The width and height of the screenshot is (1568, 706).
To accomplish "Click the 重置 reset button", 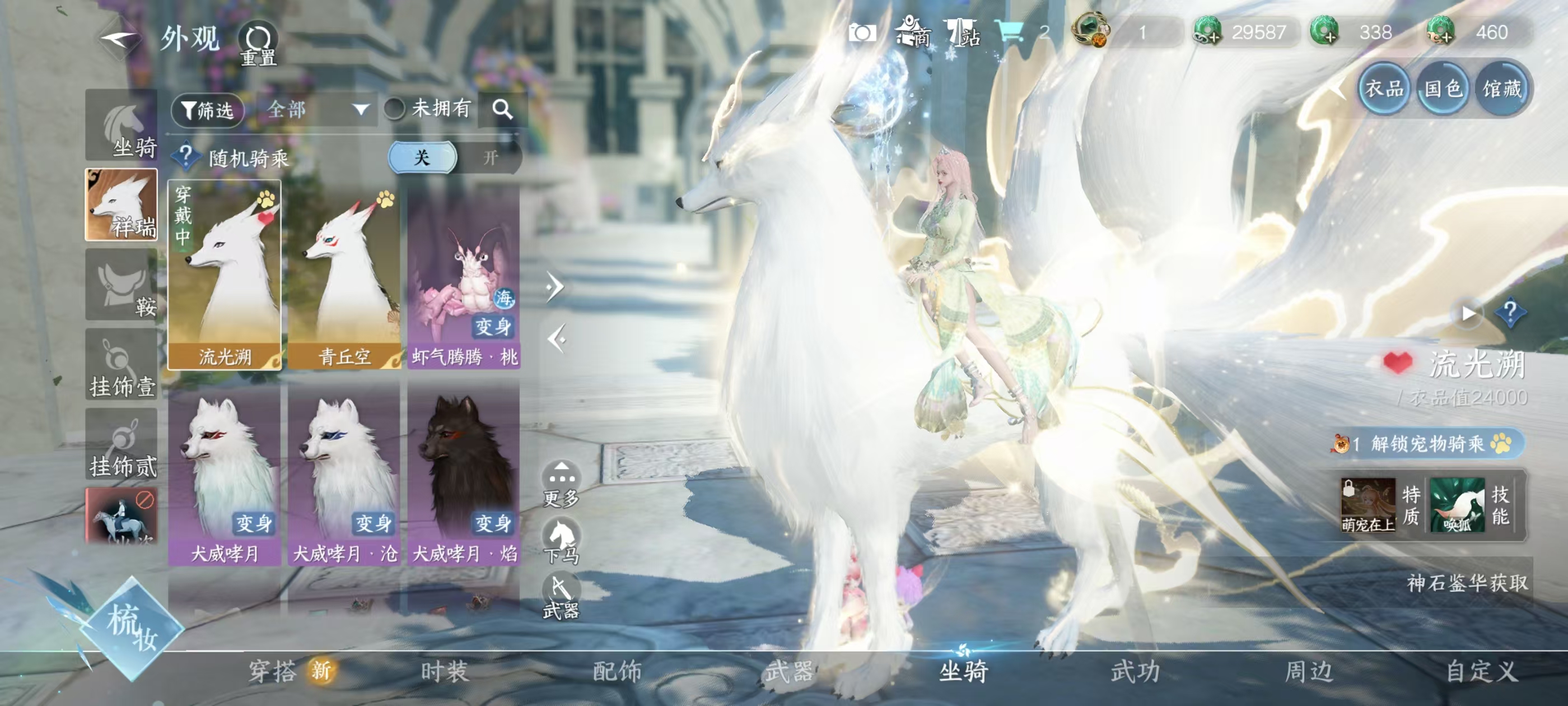I will [258, 44].
